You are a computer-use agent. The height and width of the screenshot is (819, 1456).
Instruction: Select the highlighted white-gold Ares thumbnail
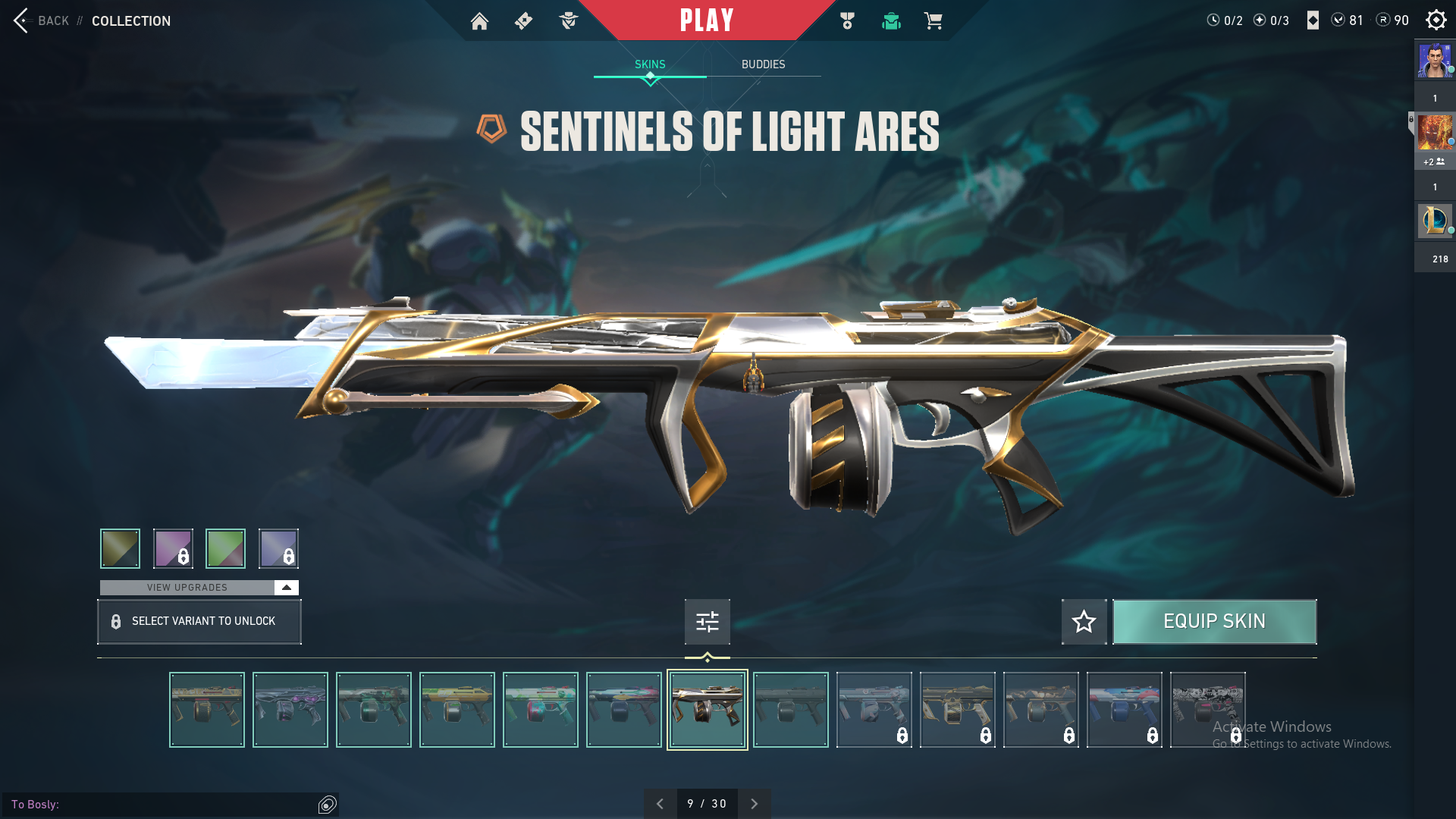point(707,710)
